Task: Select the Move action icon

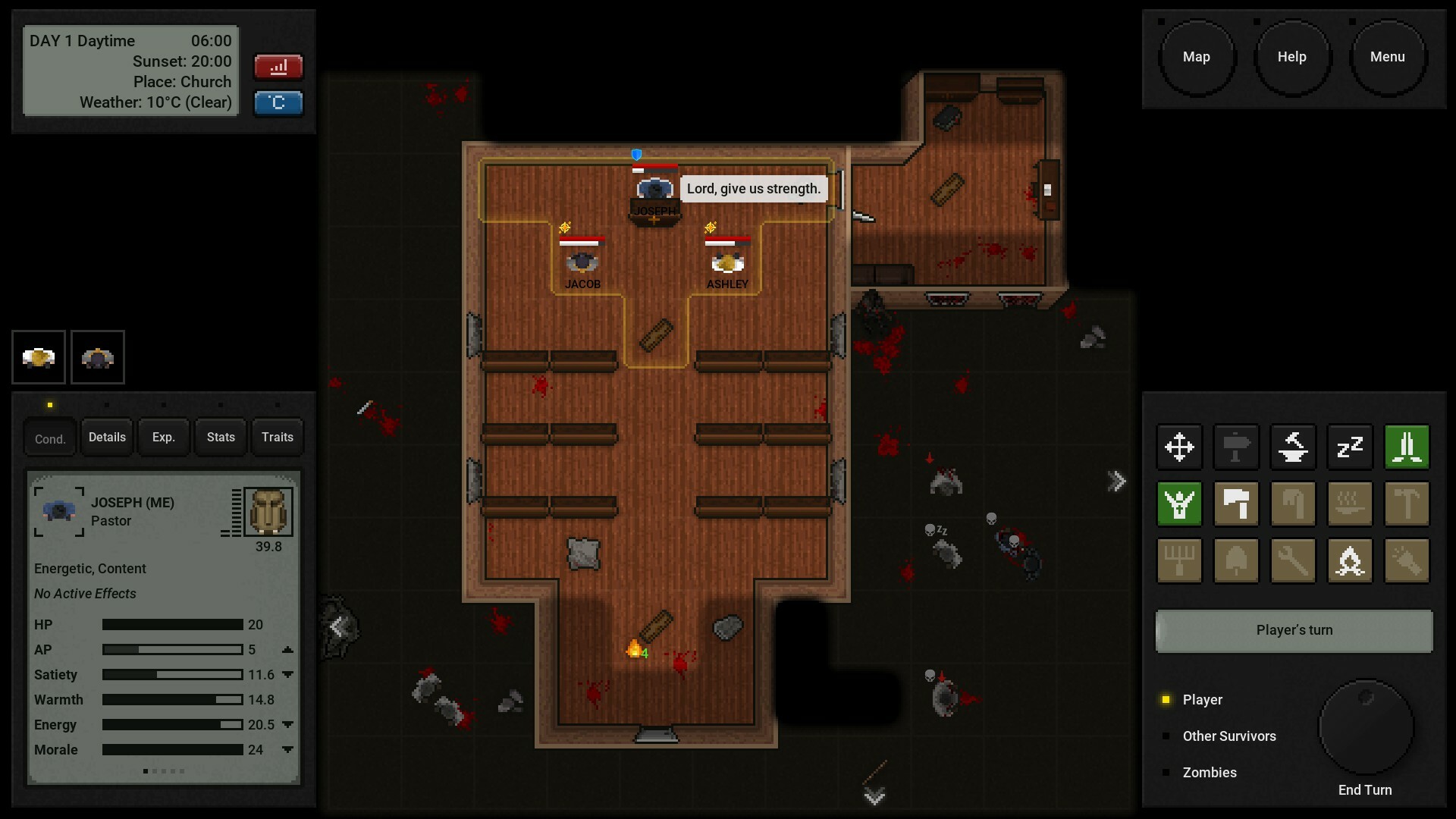Action: pyautogui.click(x=1179, y=447)
